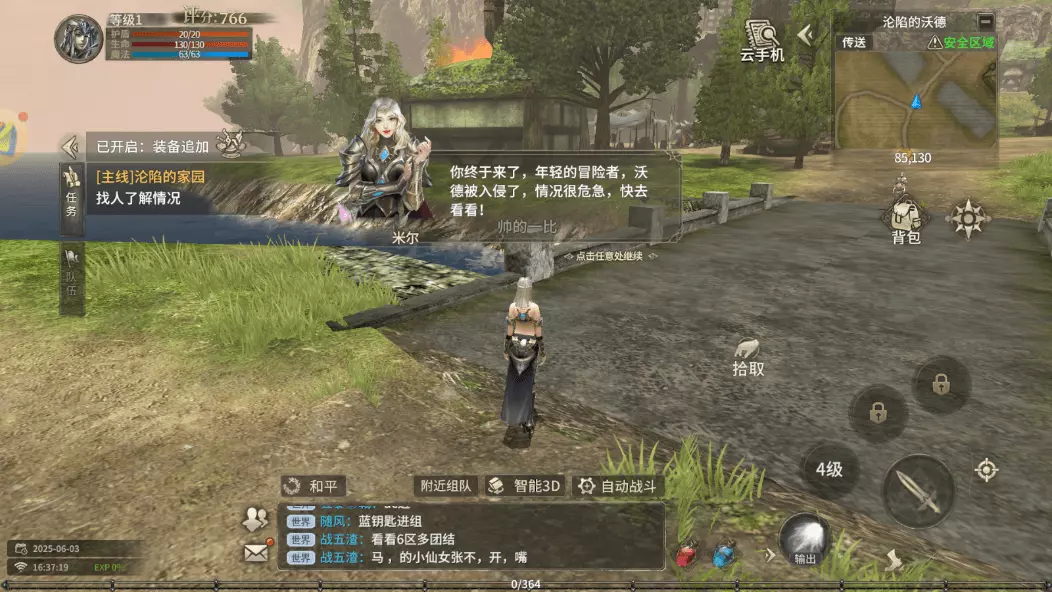Open the compass star icon by the backpack

[968, 218]
